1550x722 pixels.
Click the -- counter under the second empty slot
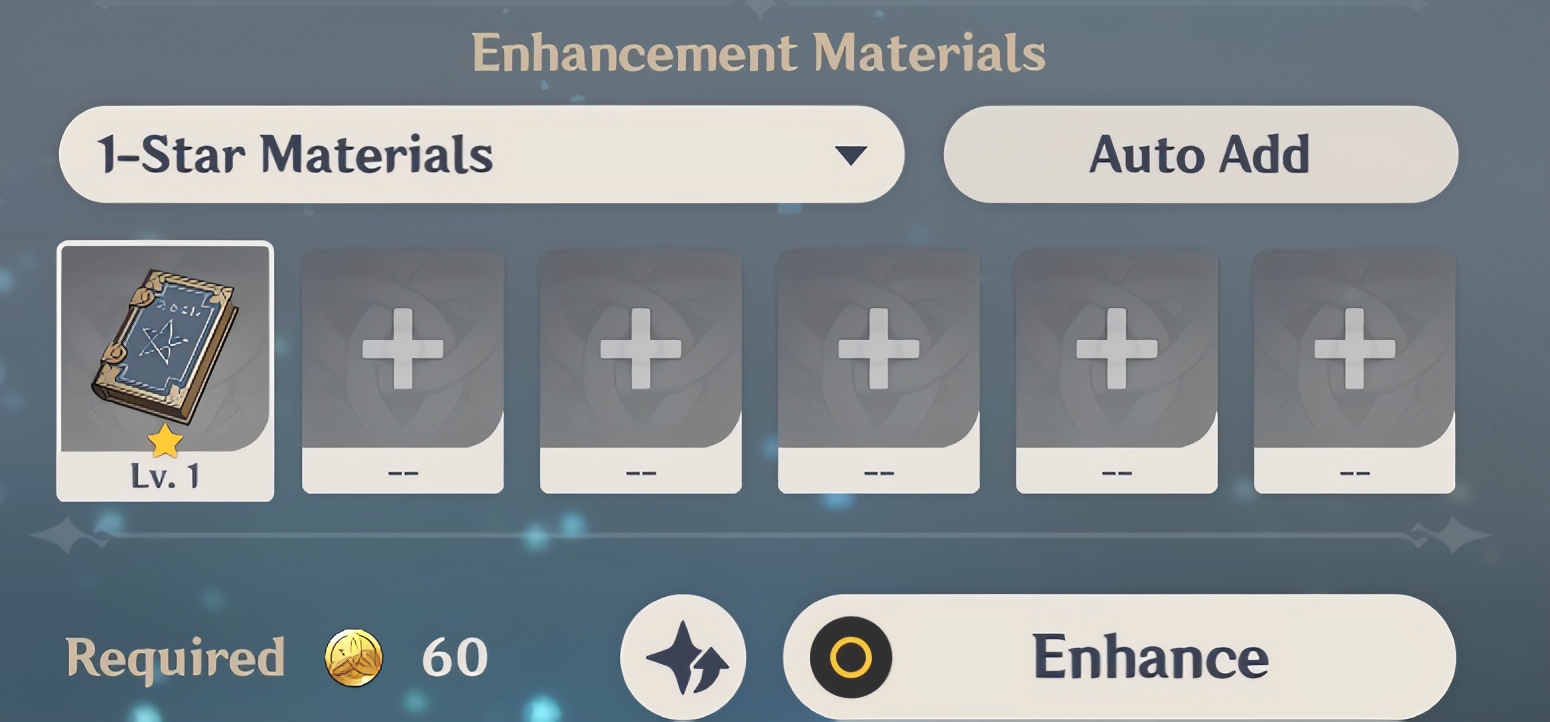click(403, 470)
